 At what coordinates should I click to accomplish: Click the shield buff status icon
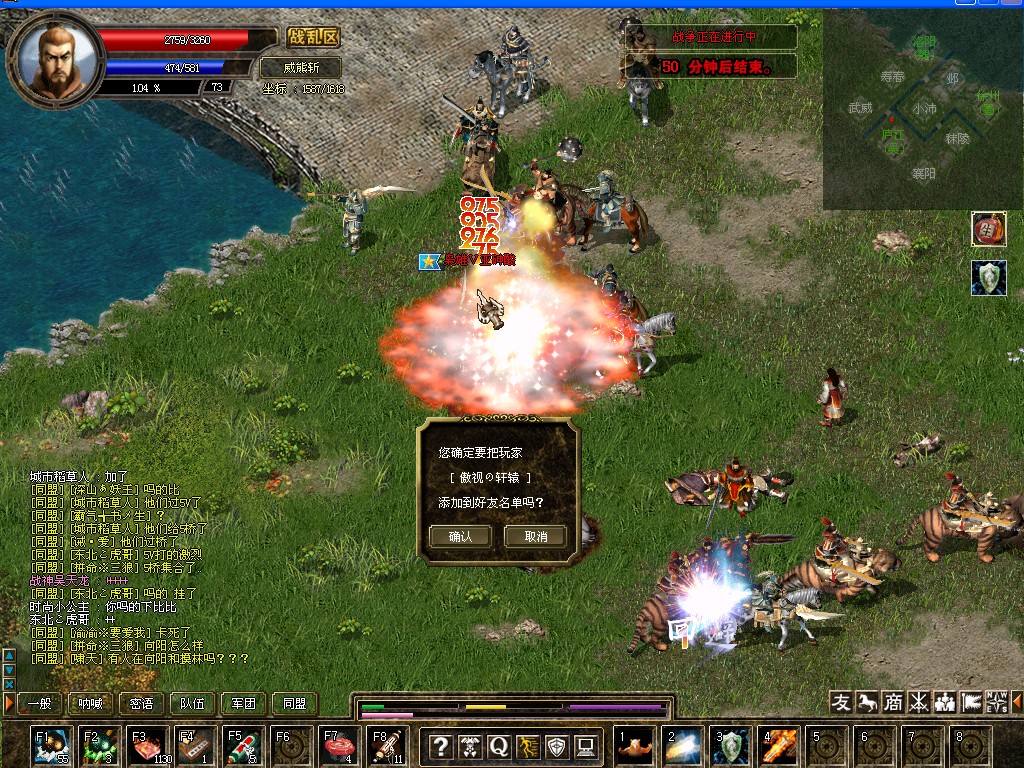click(989, 278)
